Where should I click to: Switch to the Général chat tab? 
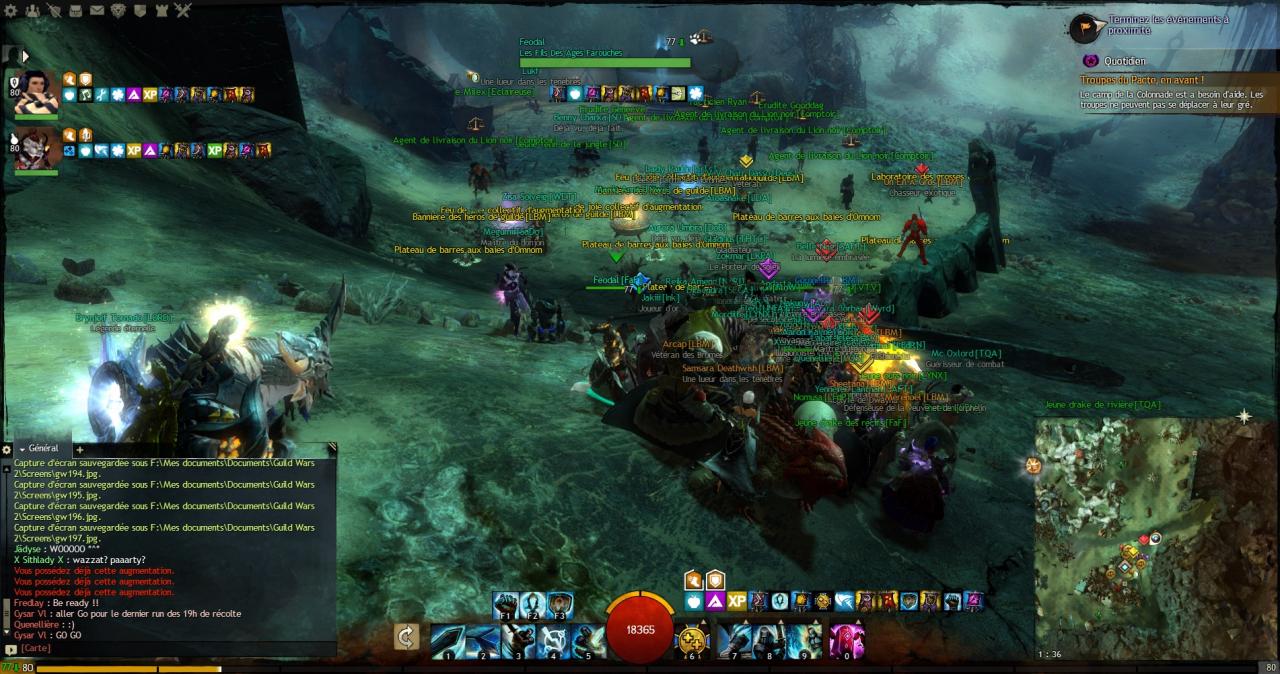[43, 449]
